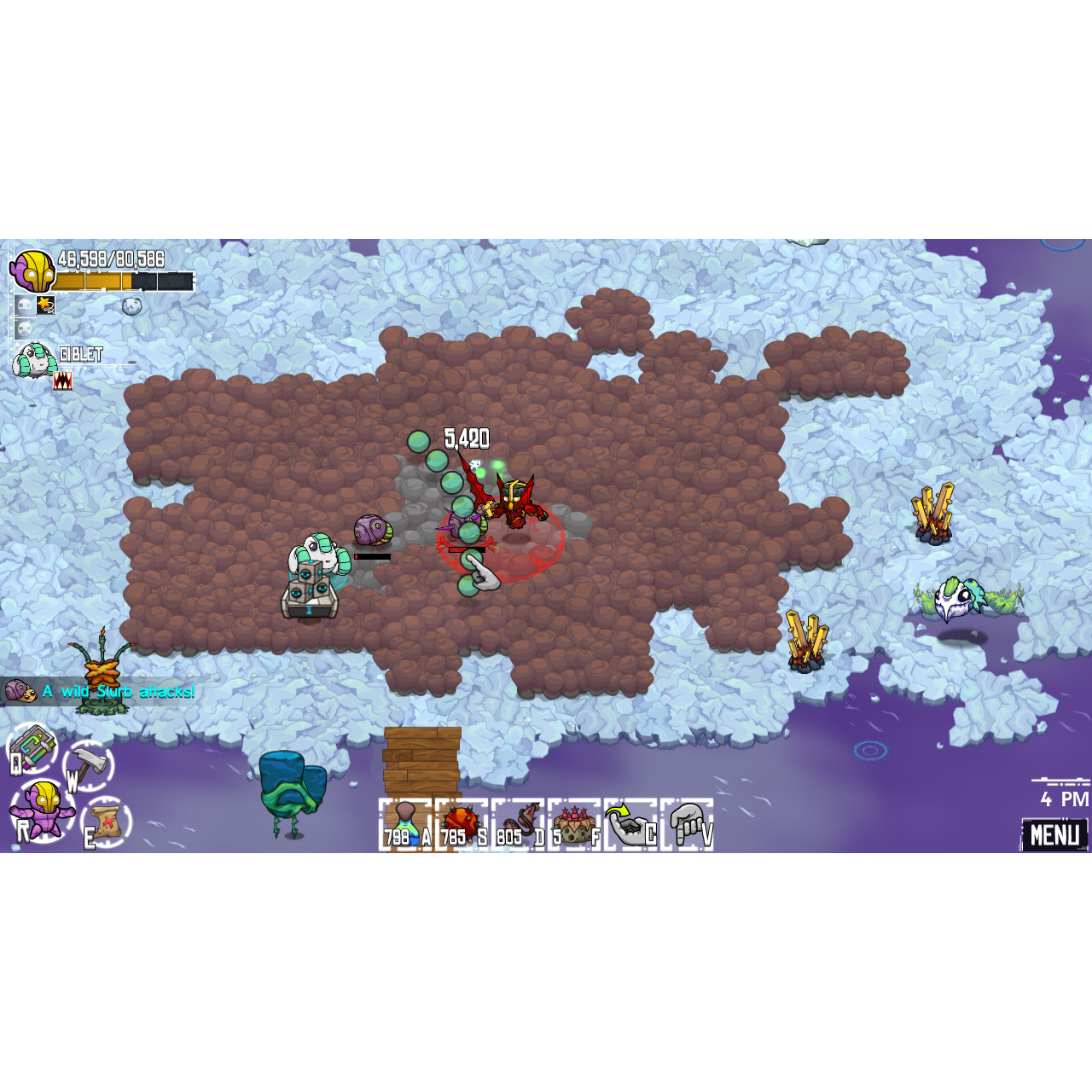
Task: Click the 'A wild Slurb attacks!' notification
Action: tap(118, 692)
